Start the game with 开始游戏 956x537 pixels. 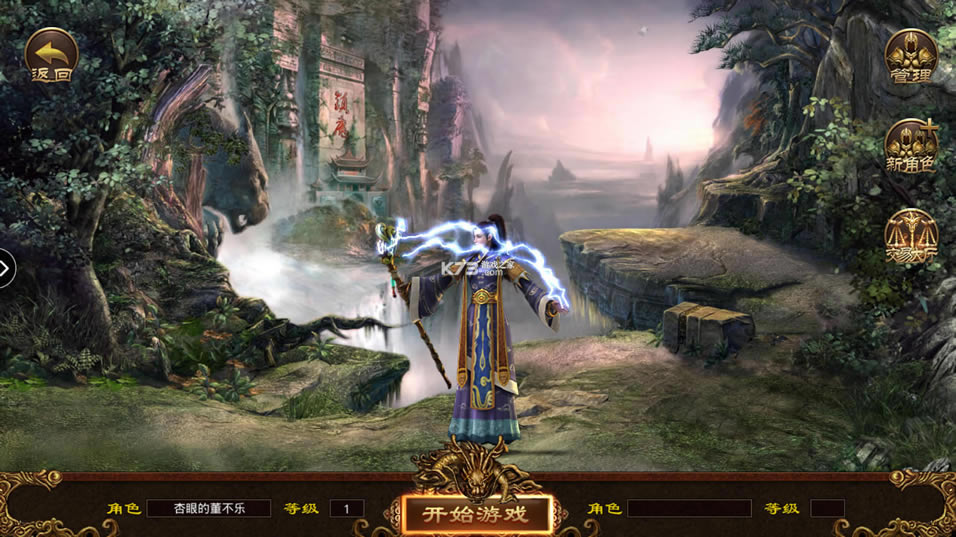pyautogui.click(x=477, y=515)
